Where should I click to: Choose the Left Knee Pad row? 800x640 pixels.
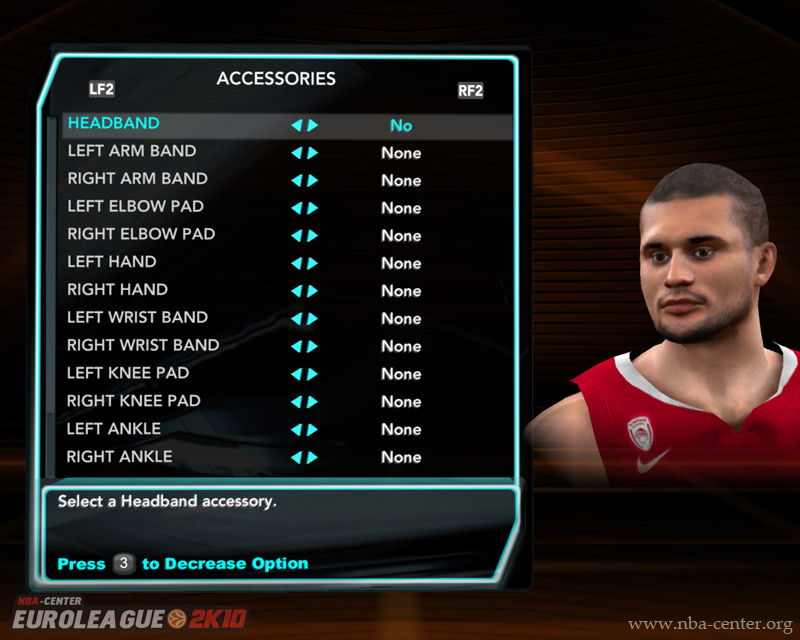[x=128, y=373]
